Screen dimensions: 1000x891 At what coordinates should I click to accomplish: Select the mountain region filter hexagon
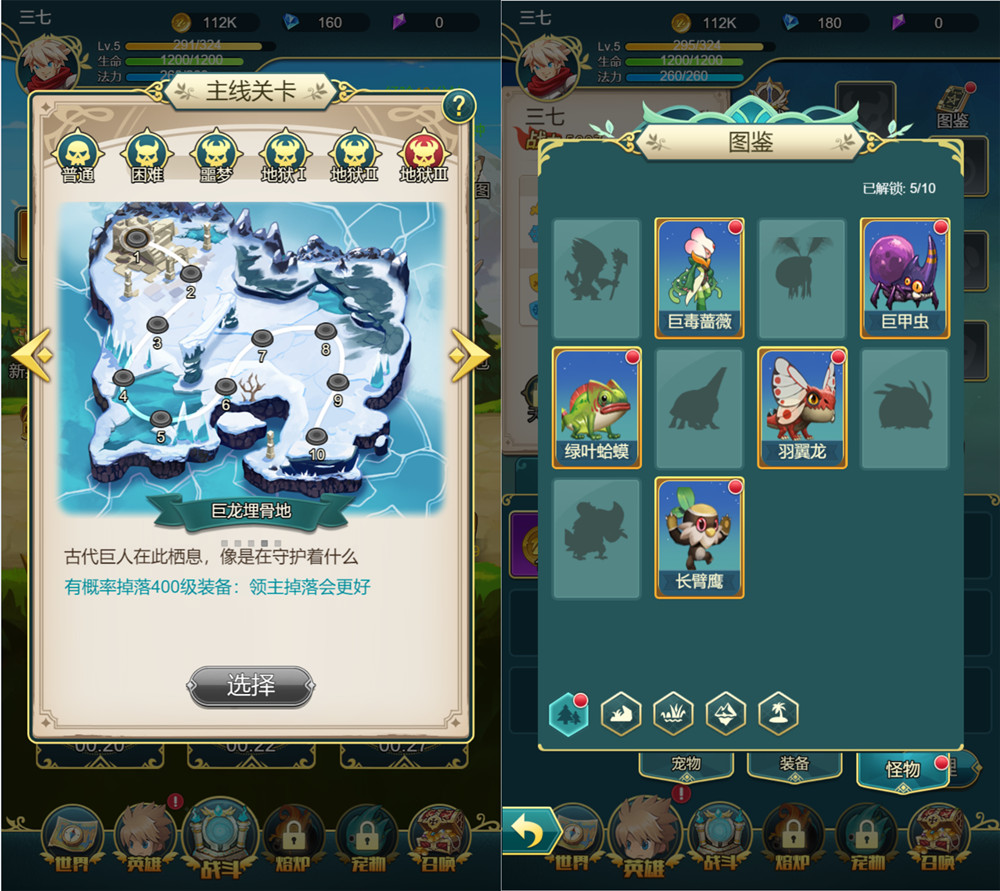(x=725, y=713)
